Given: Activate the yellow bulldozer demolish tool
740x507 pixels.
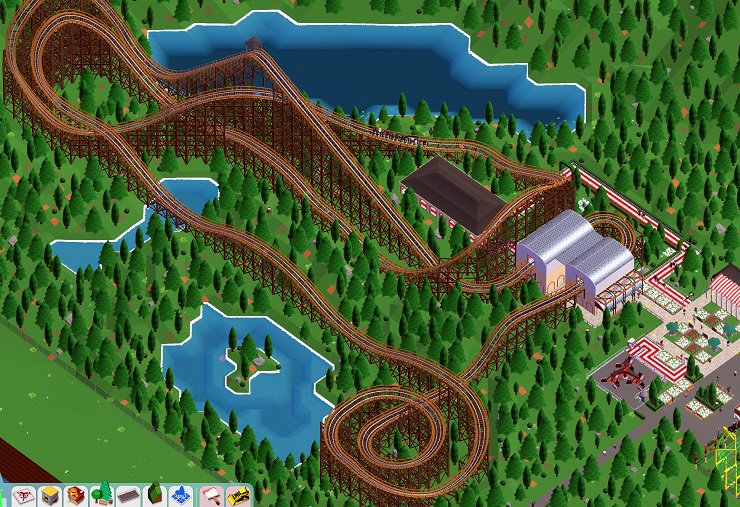Looking at the screenshot, I should (238, 495).
